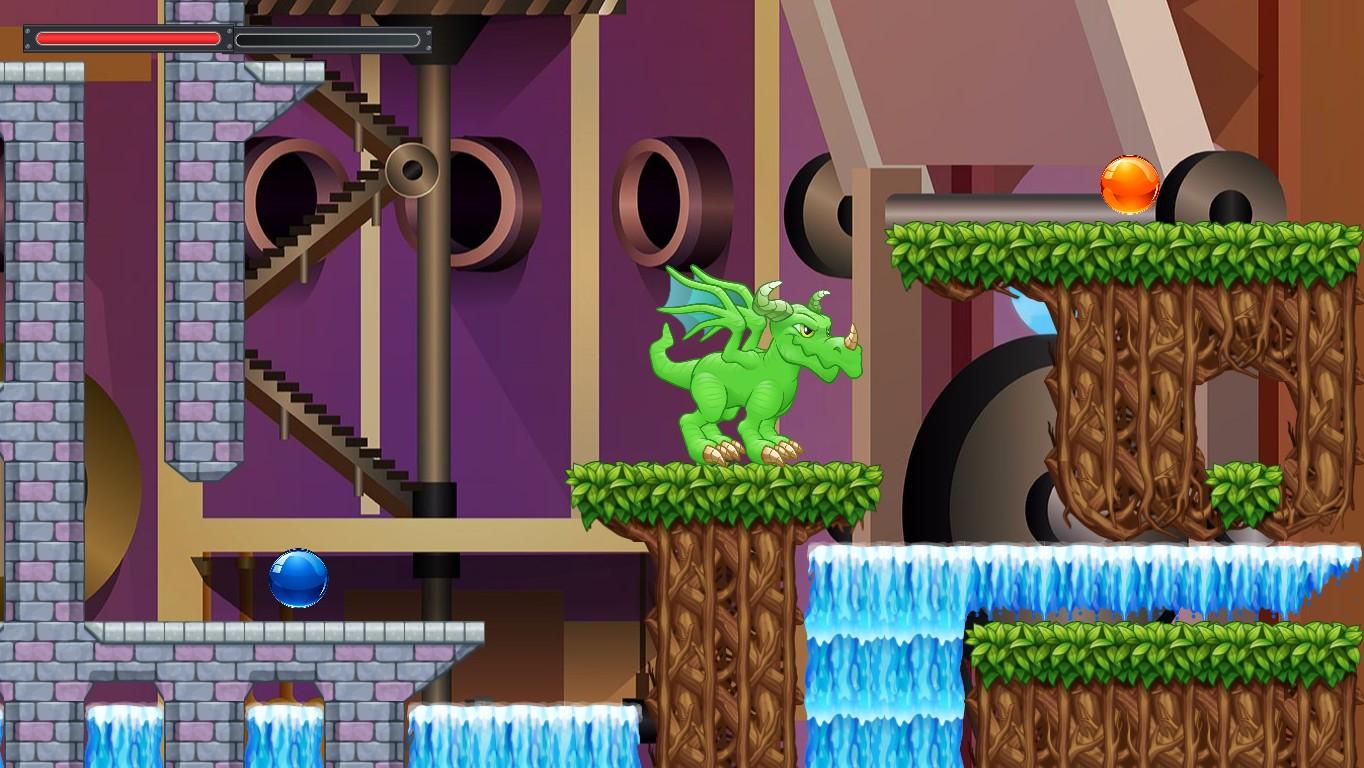The image size is (1364, 768).
Task: Collect the orange orb near the cannon
Action: (x=1129, y=182)
